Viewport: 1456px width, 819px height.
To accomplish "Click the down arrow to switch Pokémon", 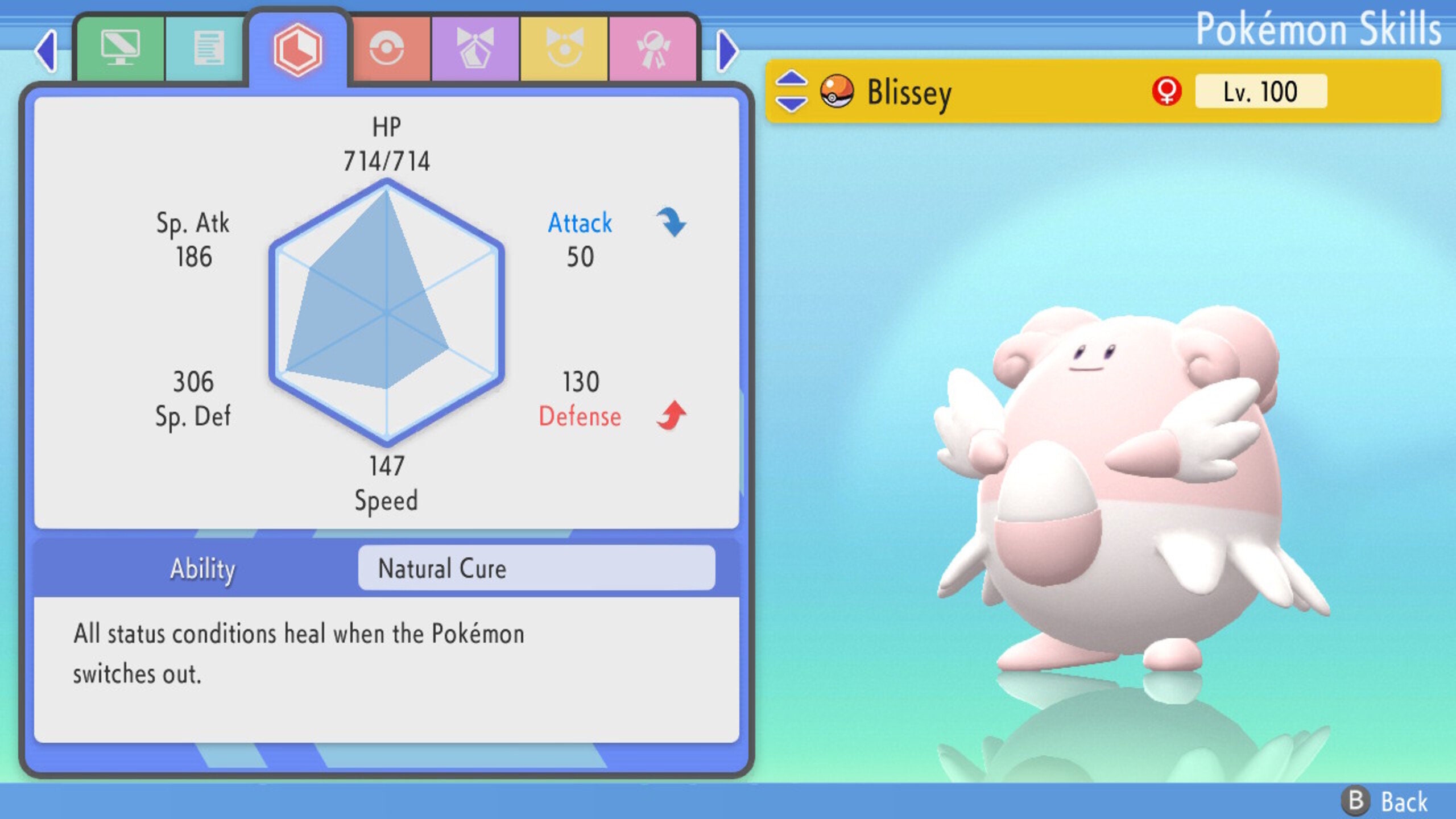I will pos(791,102).
